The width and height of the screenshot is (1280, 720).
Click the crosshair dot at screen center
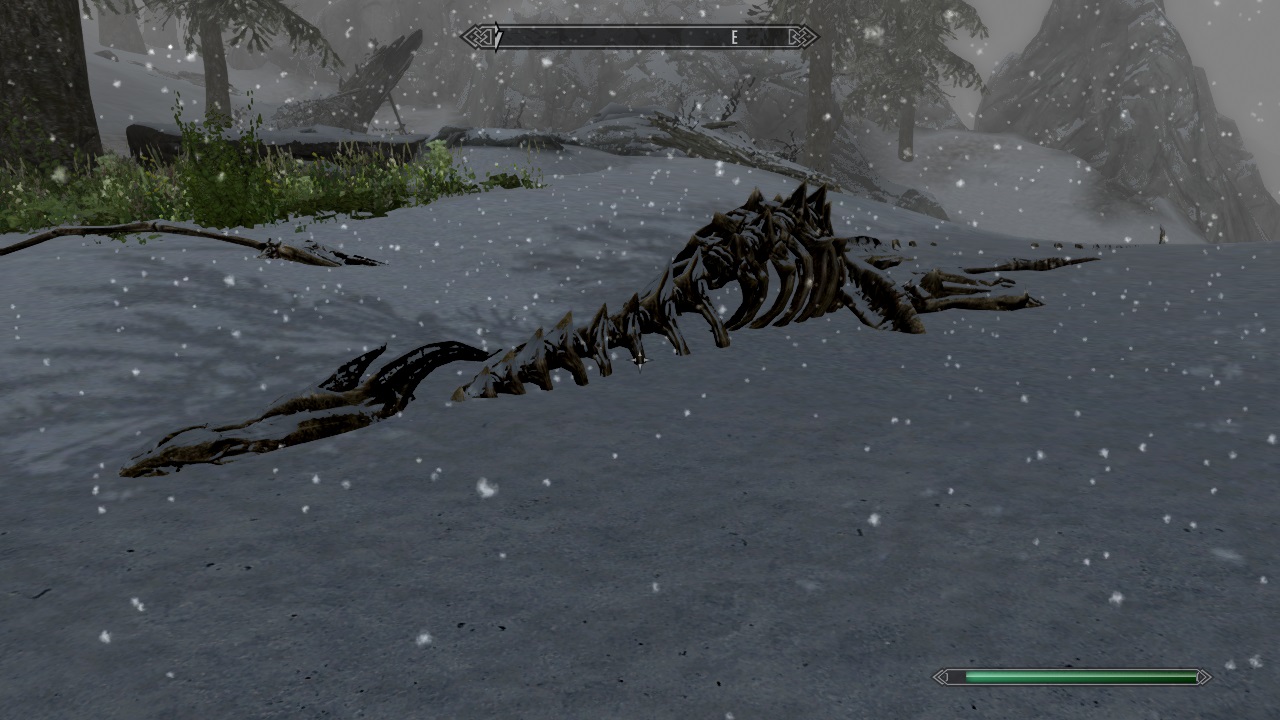coord(640,360)
